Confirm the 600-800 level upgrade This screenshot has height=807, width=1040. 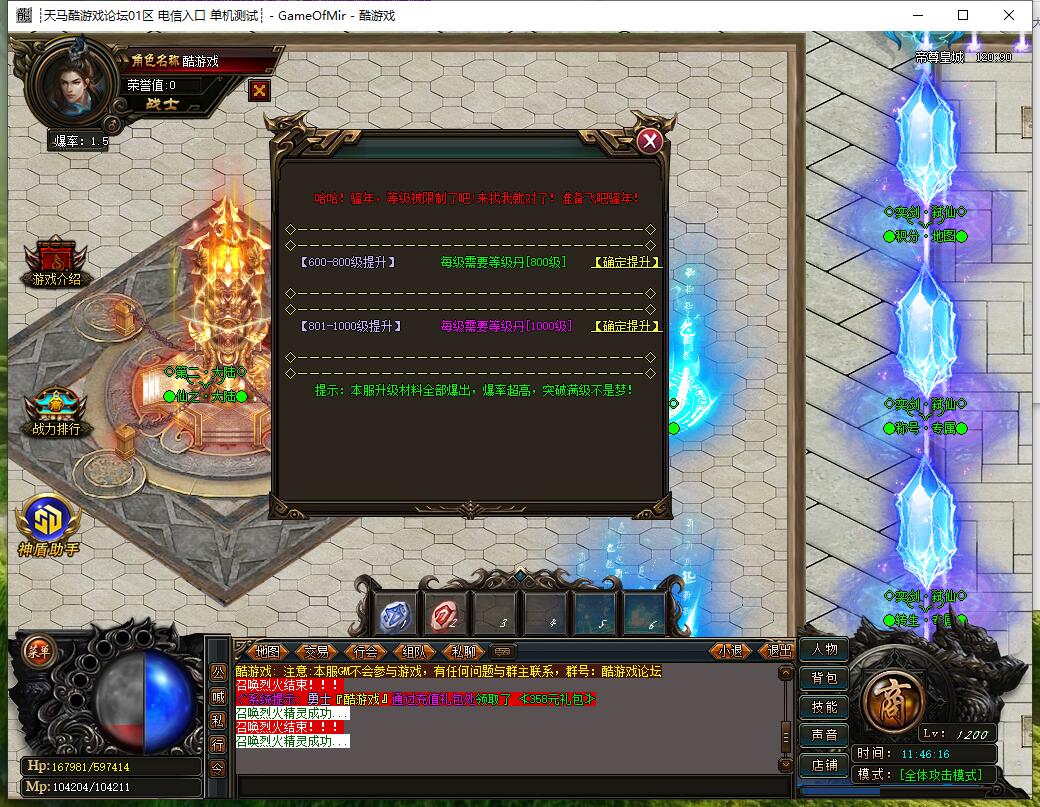(627, 262)
